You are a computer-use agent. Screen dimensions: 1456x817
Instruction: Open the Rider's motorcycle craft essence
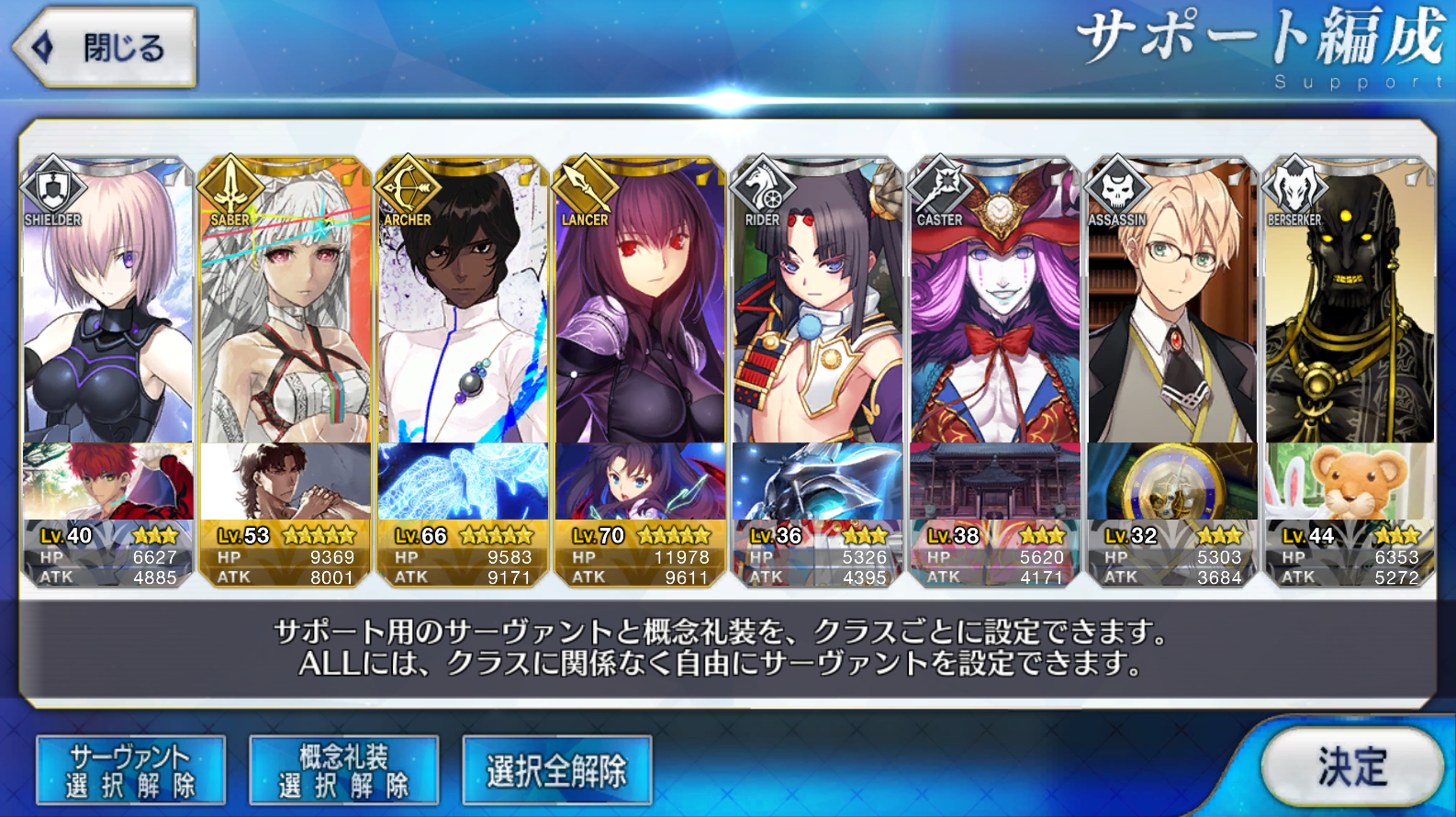click(x=817, y=482)
